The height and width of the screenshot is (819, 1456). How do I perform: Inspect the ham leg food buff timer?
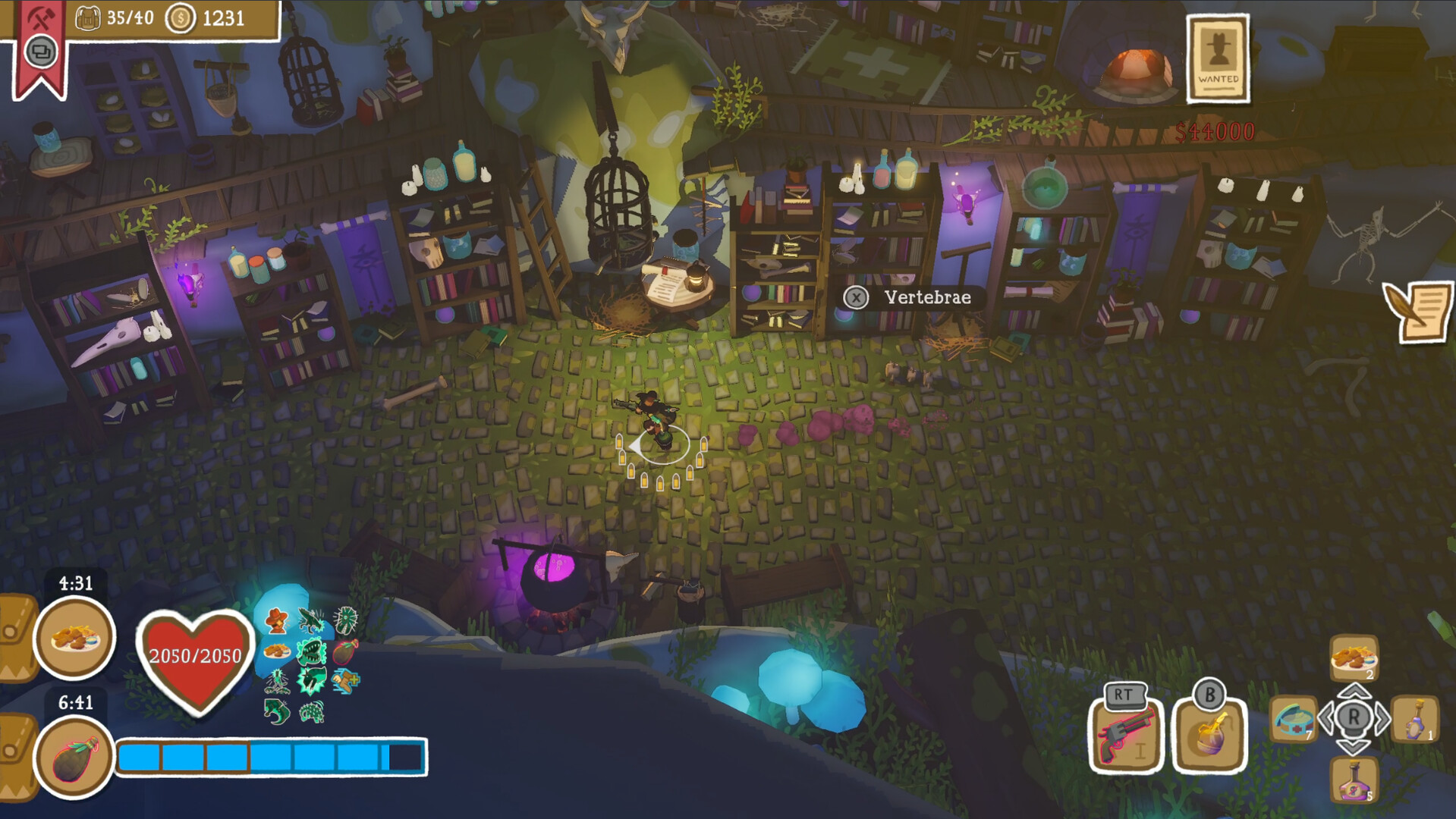coord(74,757)
